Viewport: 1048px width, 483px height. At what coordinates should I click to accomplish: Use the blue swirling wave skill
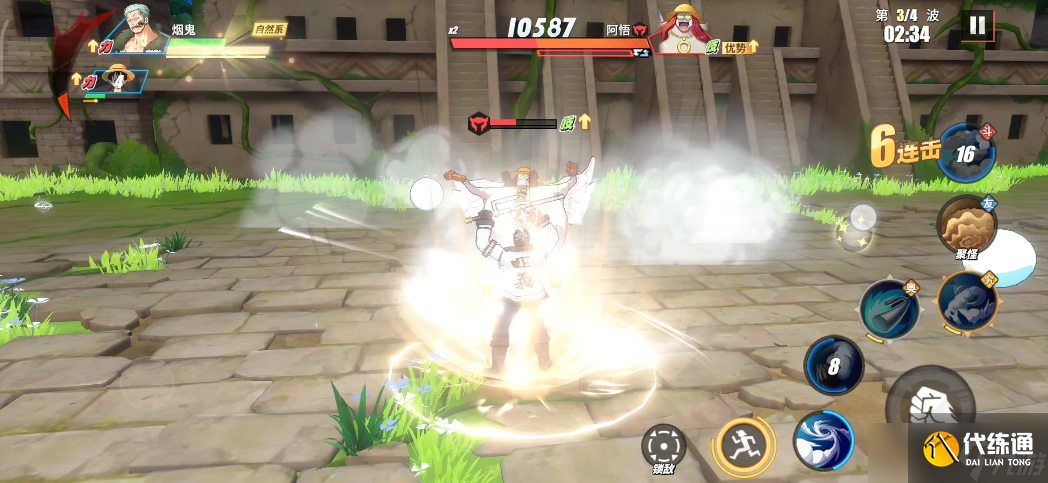(822, 440)
